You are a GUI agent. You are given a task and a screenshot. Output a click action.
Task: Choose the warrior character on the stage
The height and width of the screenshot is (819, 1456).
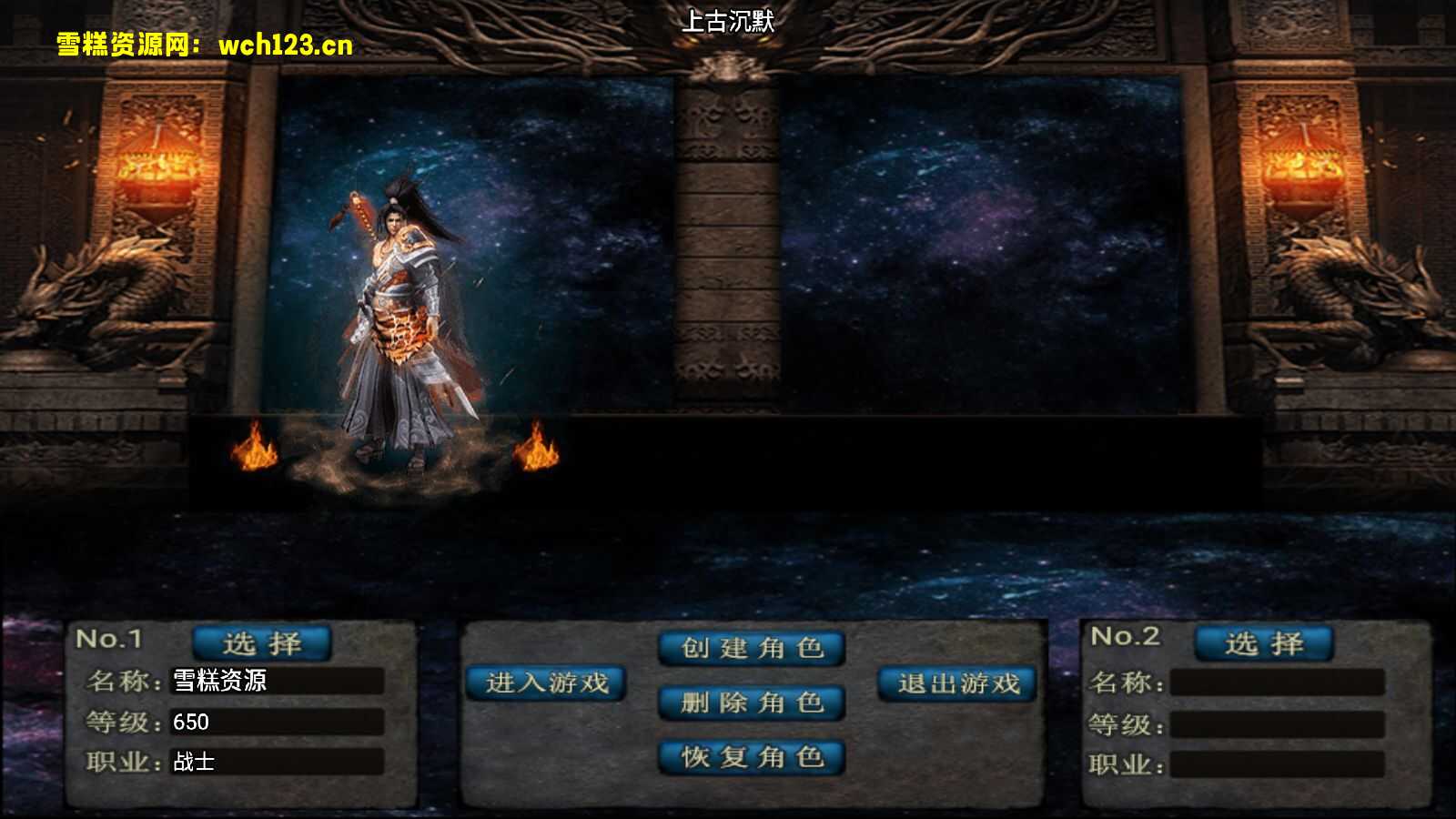point(405,328)
